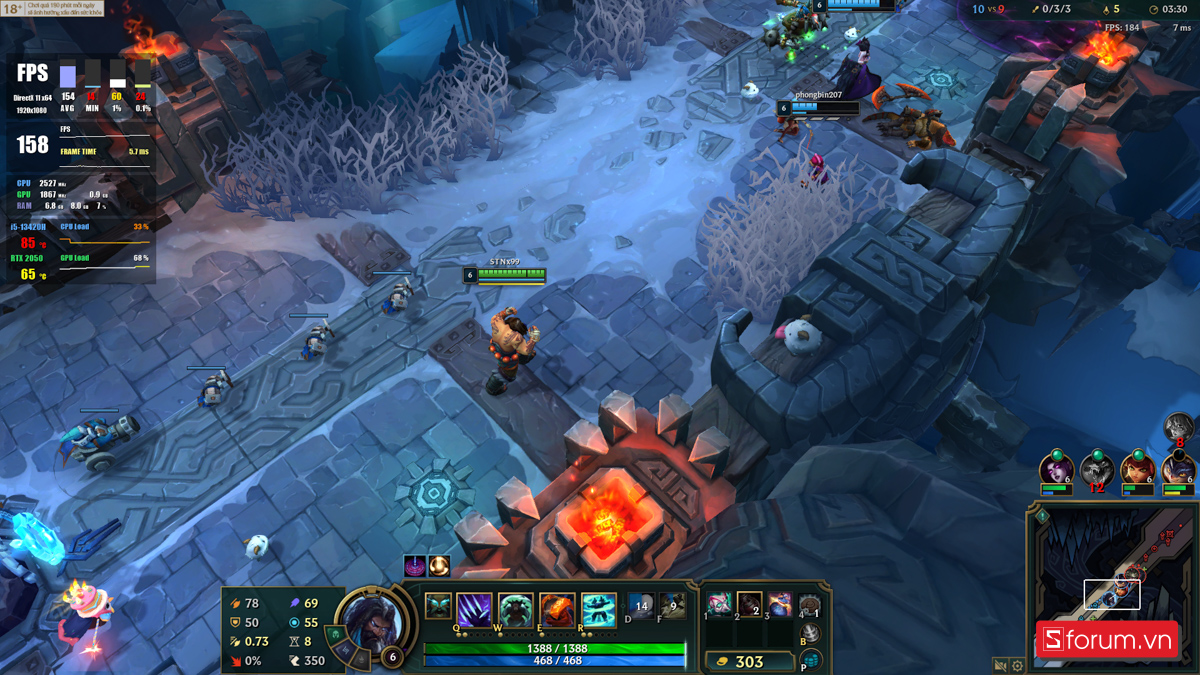The width and height of the screenshot is (1200, 675).
Task: Select the purple-haired ally portrait
Action: [x=1056, y=468]
